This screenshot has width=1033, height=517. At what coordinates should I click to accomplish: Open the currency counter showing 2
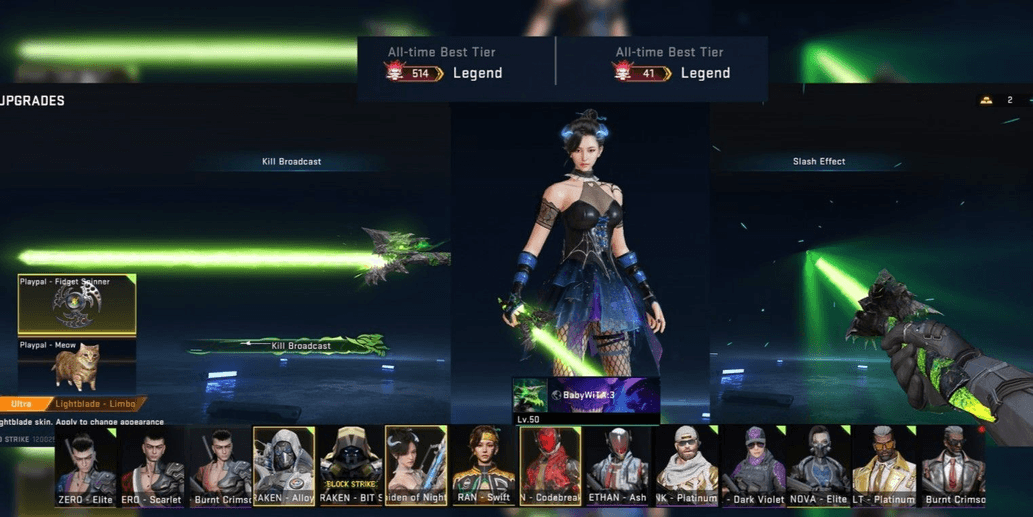(998, 100)
